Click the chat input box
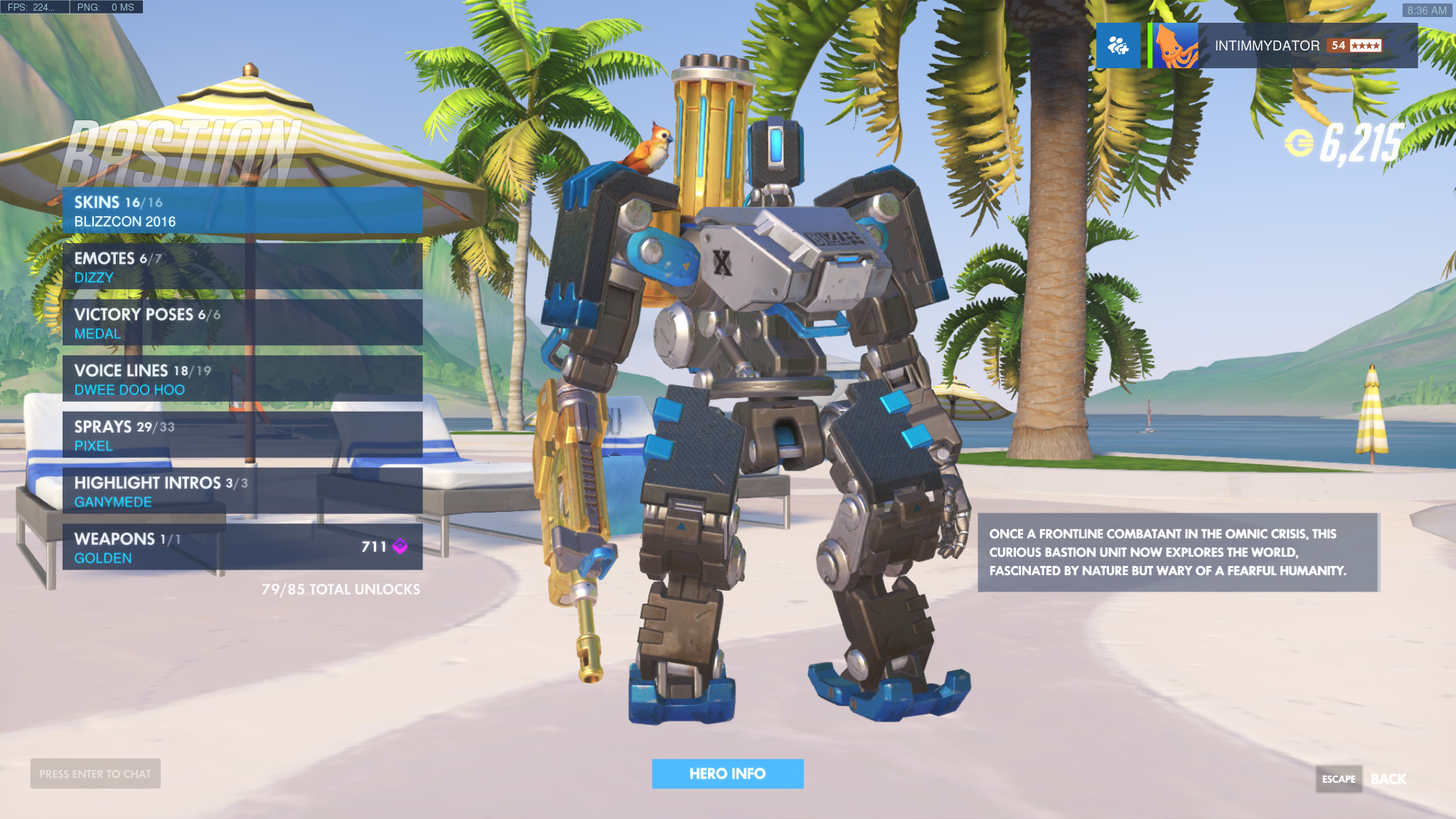 point(95,773)
